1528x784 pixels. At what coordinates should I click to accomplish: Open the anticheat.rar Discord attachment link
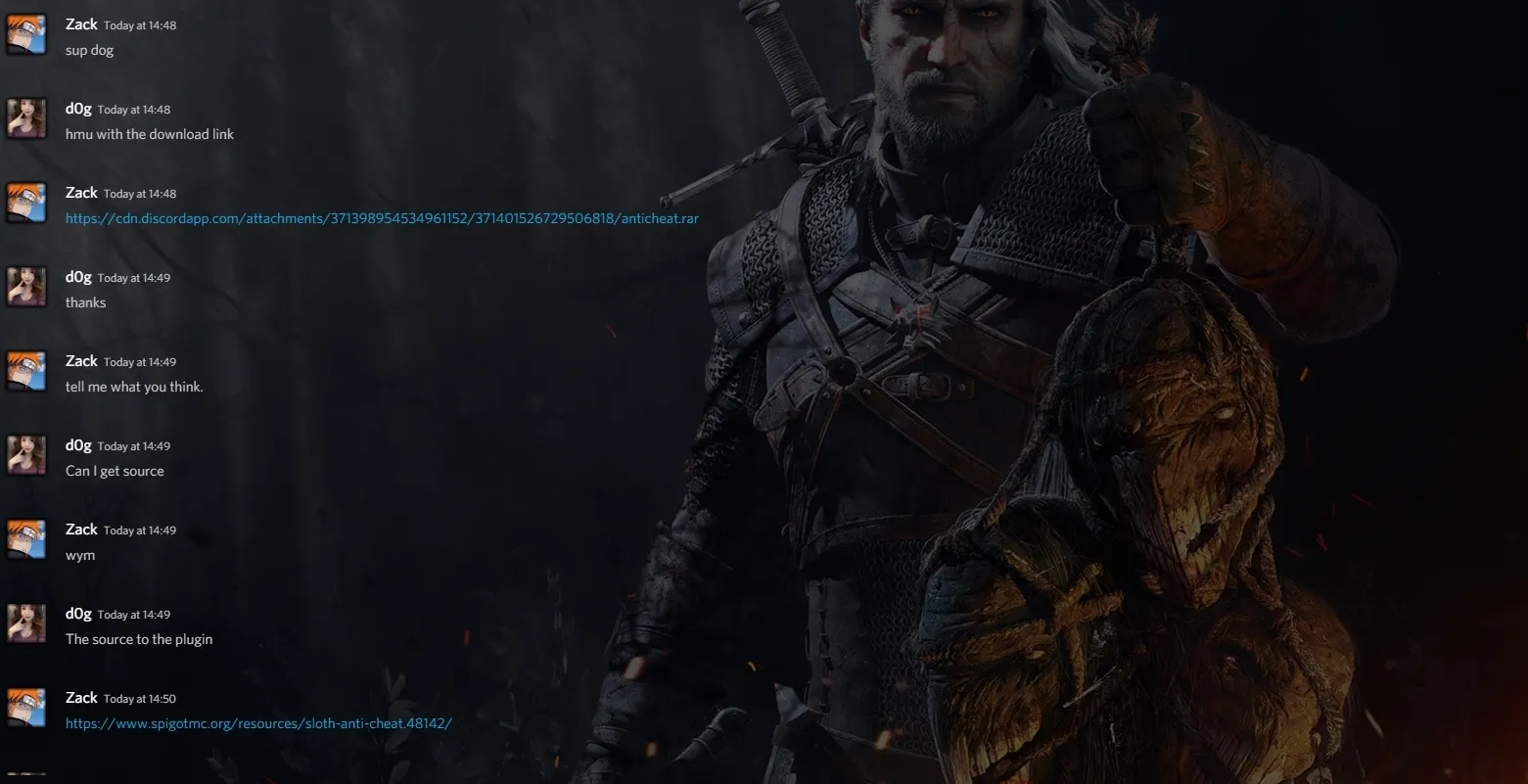pos(382,218)
